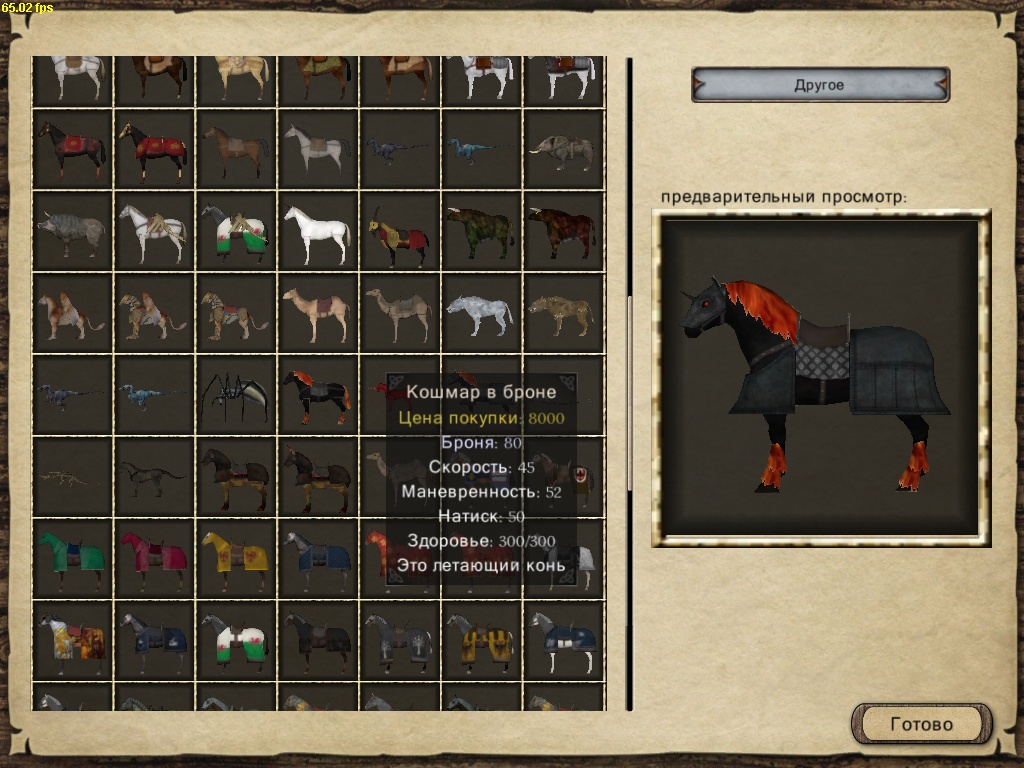This screenshot has width=1024, height=768.
Task: Pick the unarmored flame-maned nightmare horse
Action: pyautogui.click(x=317, y=395)
